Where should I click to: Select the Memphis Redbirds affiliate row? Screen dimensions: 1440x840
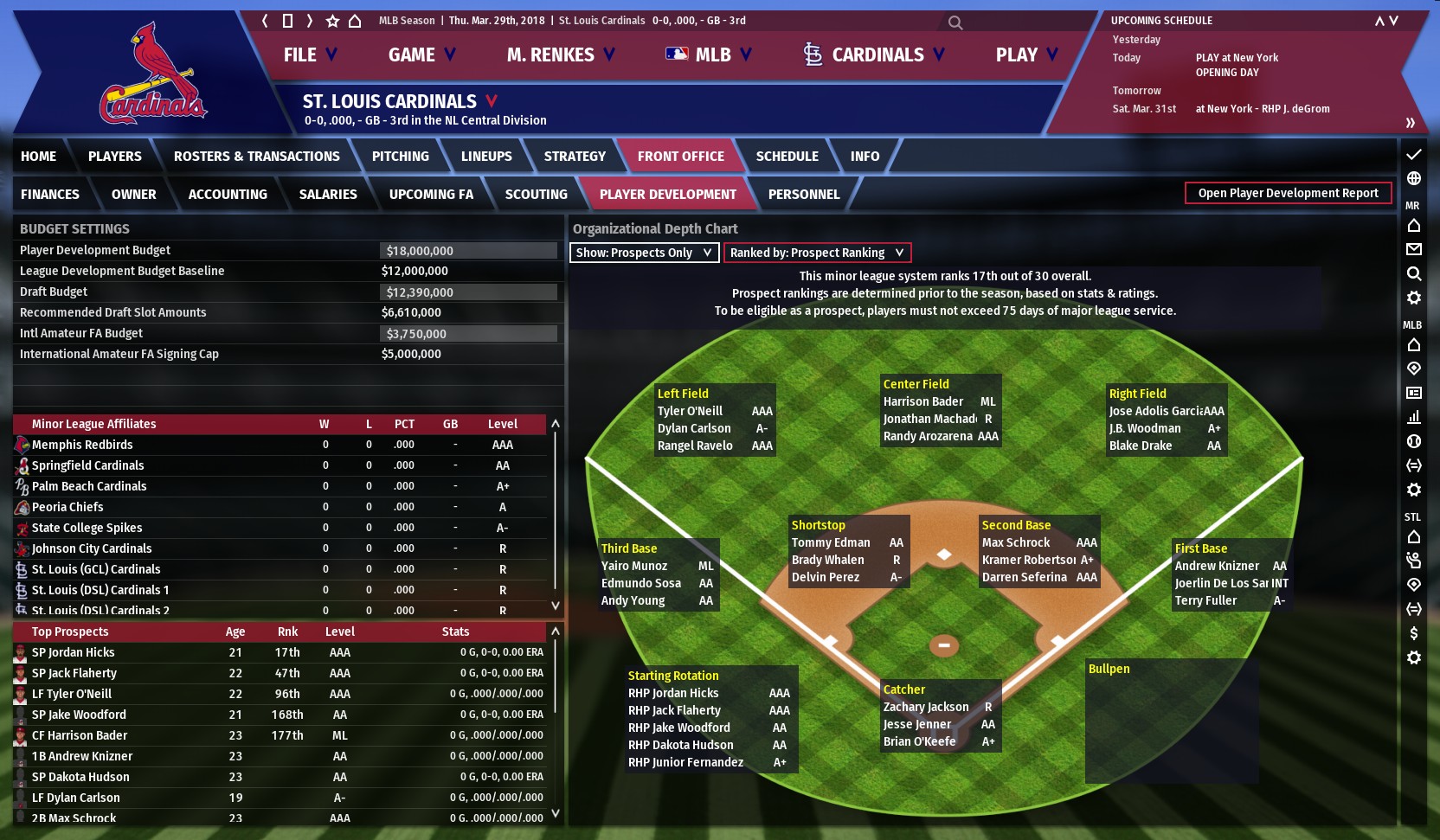(x=82, y=445)
